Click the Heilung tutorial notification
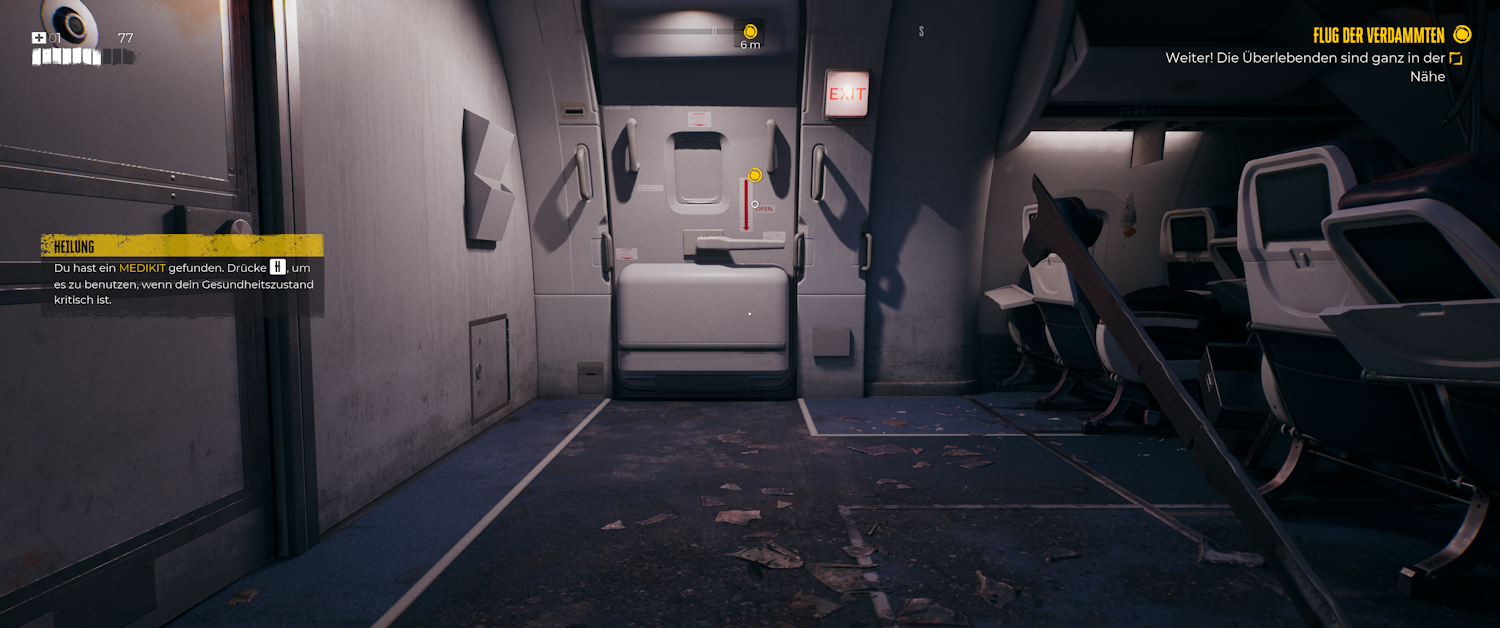 coord(182,274)
